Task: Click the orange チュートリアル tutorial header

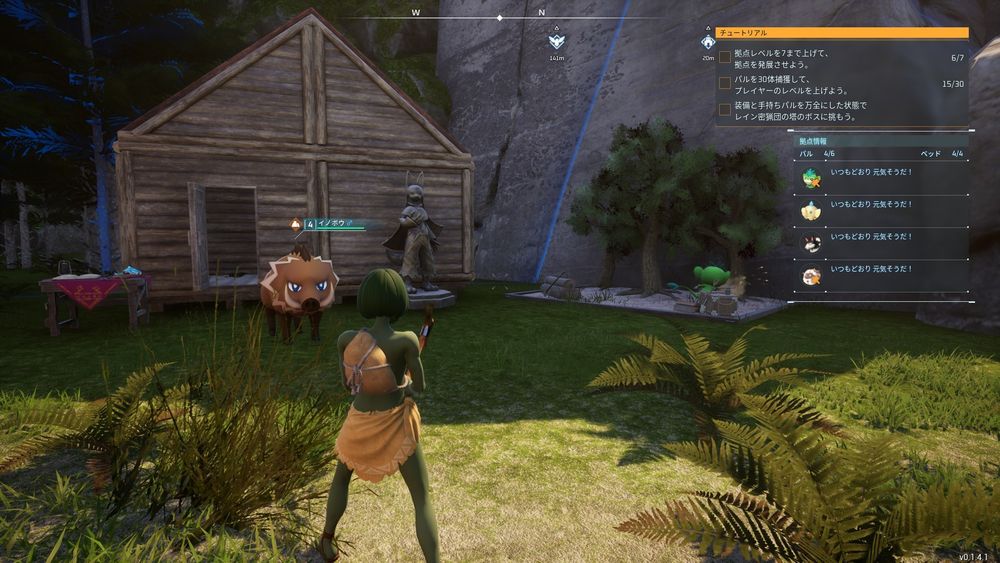Action: pyautogui.click(x=842, y=33)
